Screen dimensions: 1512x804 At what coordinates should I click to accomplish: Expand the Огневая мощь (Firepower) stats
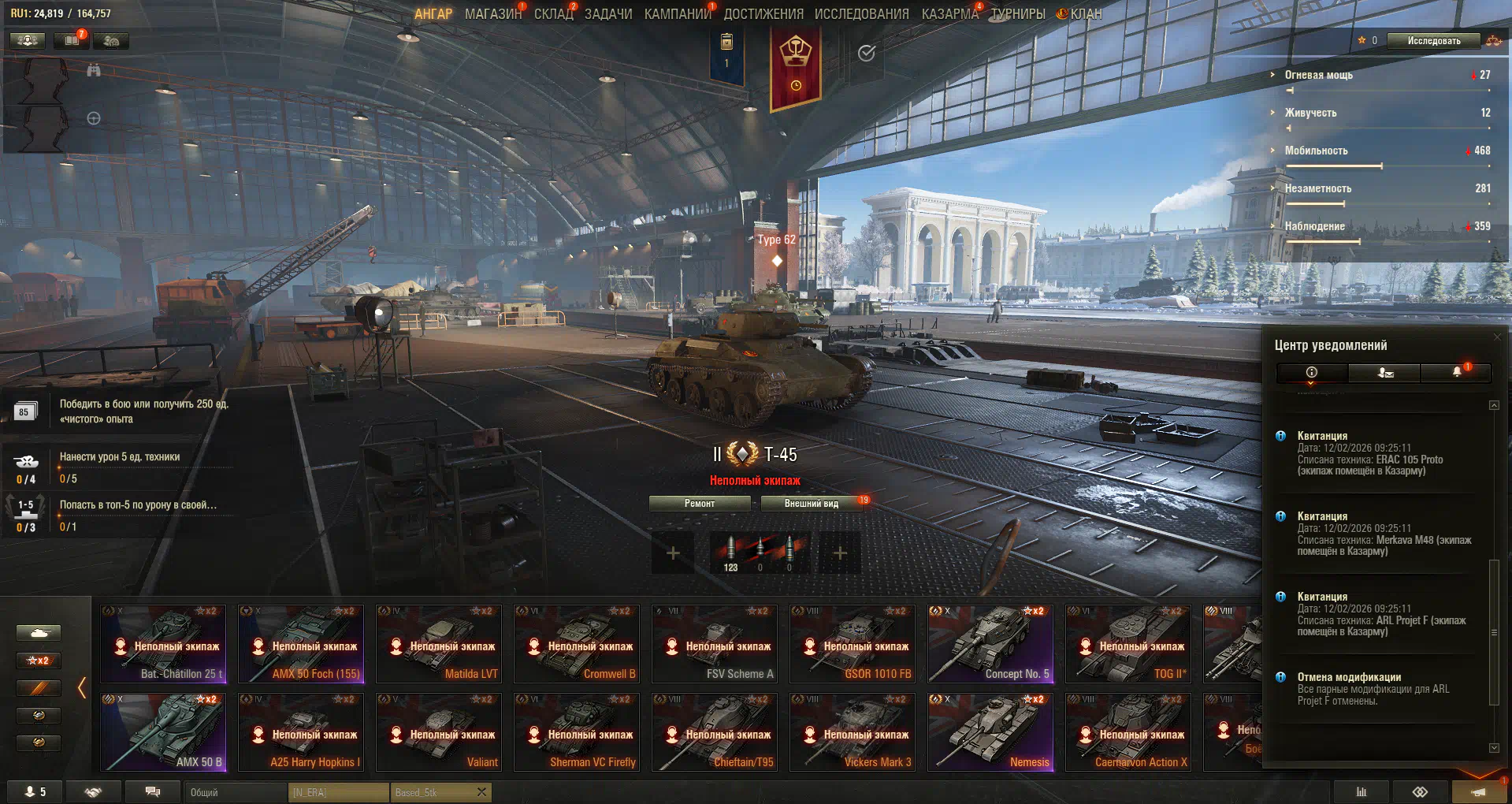coord(1318,75)
